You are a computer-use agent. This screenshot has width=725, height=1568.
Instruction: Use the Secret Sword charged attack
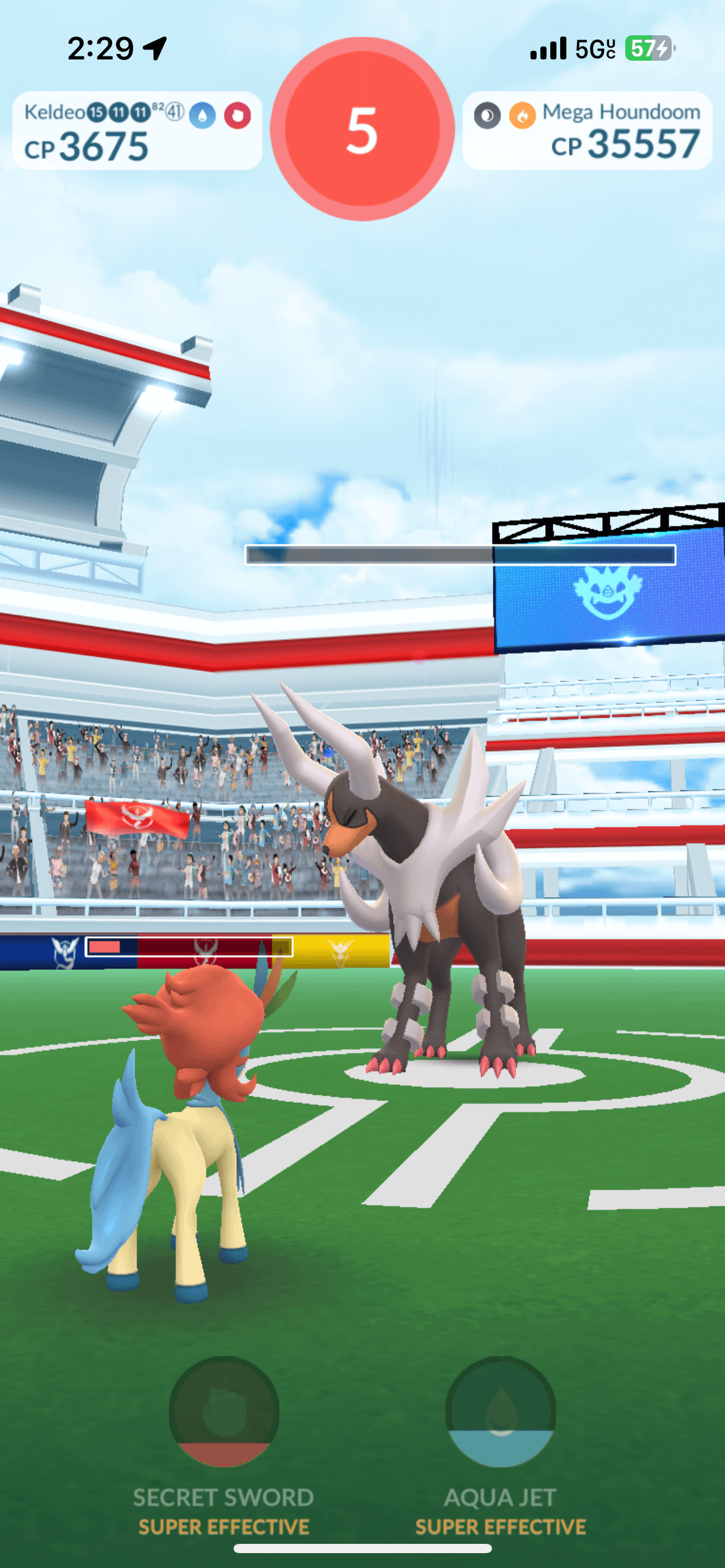(224, 1411)
